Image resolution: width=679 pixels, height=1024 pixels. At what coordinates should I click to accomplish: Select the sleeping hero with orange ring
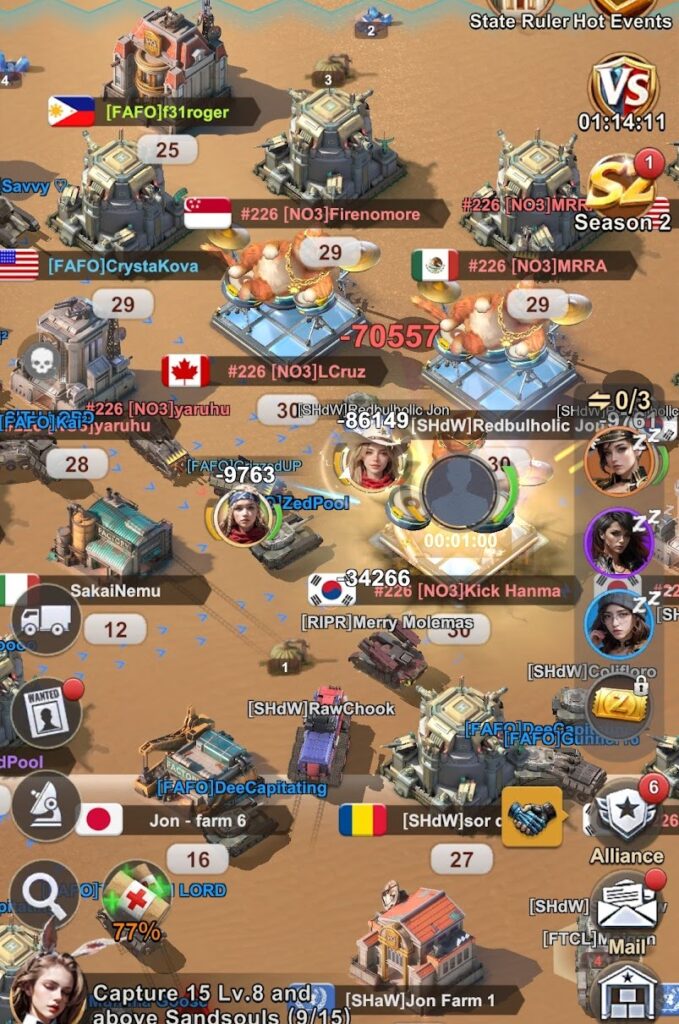(x=620, y=461)
